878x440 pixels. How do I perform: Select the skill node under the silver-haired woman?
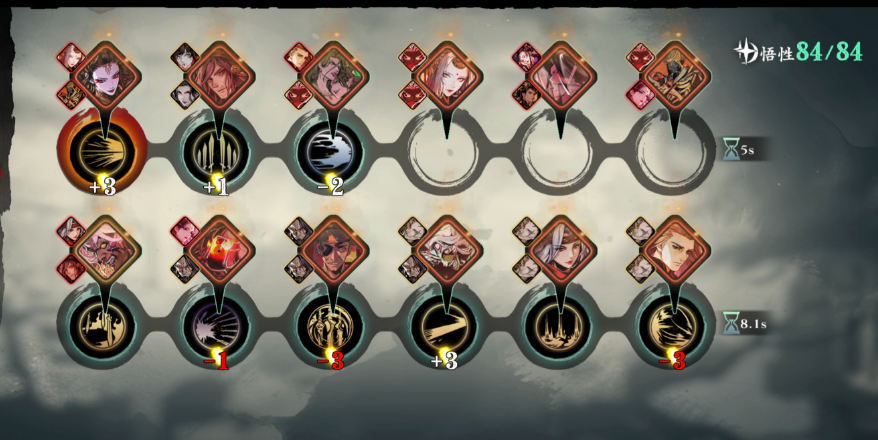[x=556, y=322]
